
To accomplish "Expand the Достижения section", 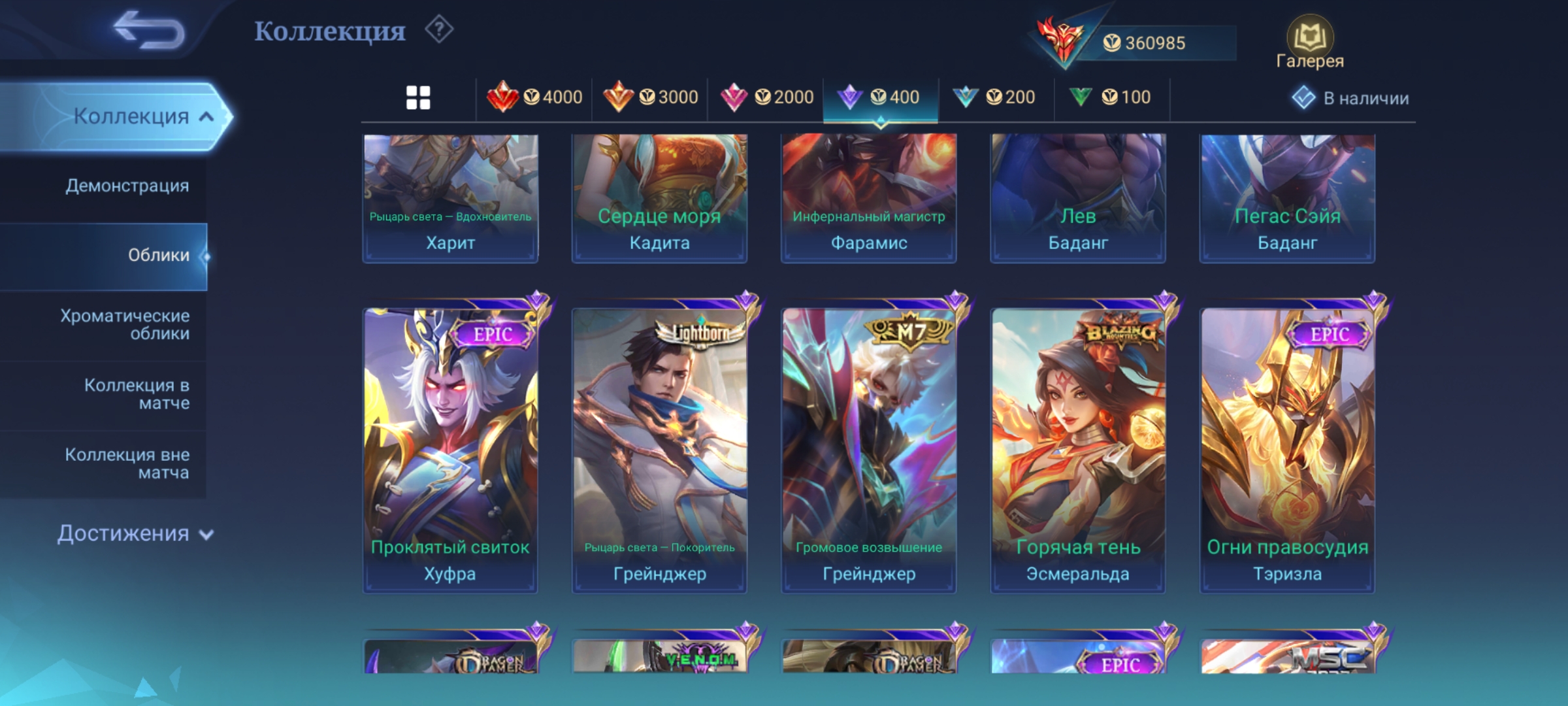I will pos(135,533).
